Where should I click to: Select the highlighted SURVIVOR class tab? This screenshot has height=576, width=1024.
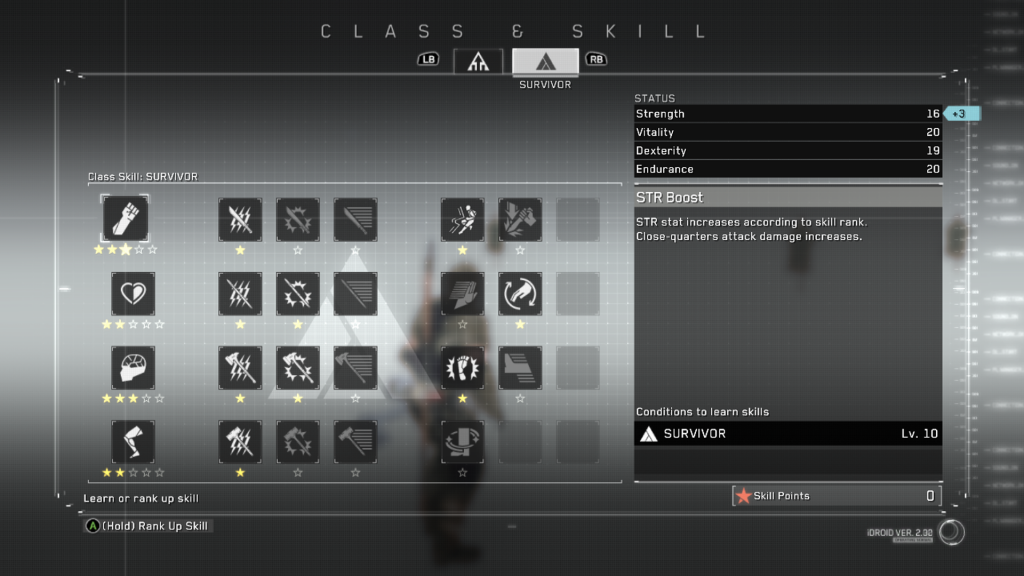click(545, 60)
